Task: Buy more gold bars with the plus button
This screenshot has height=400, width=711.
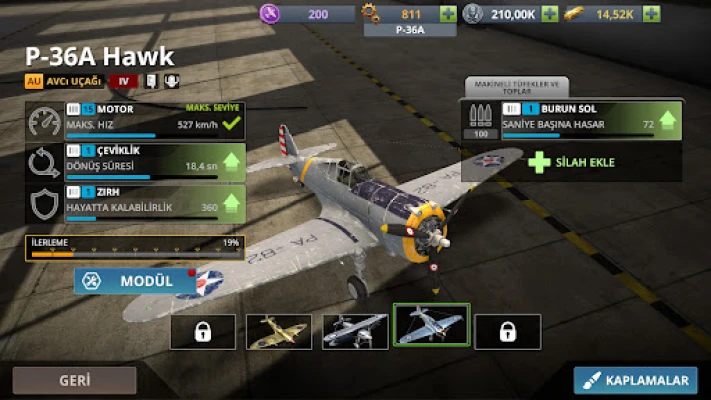Action: pos(651,14)
